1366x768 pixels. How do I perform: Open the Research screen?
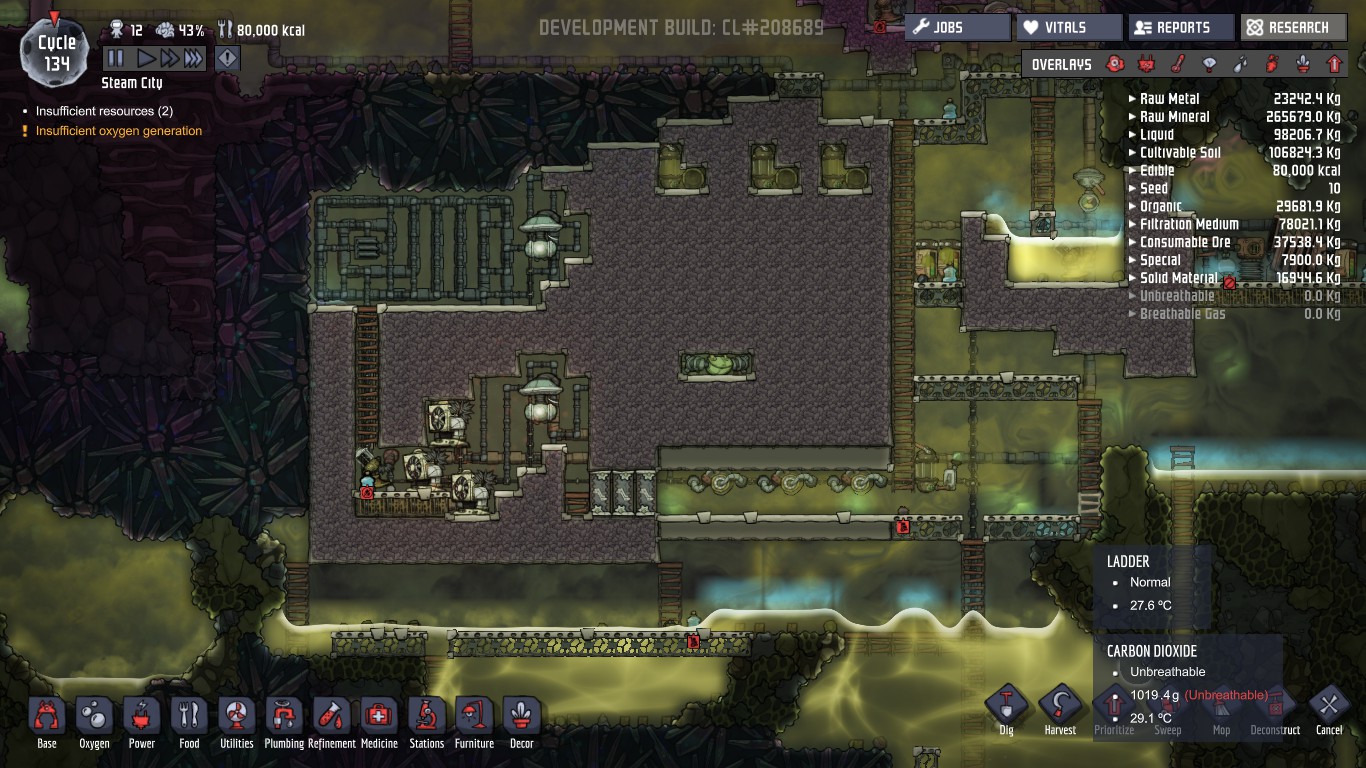(1293, 28)
